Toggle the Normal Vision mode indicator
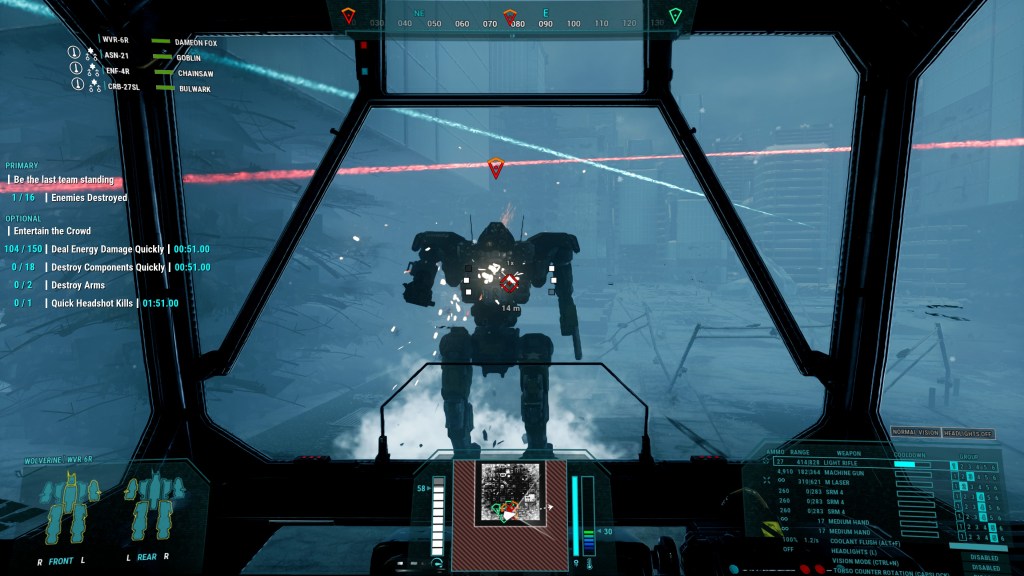Viewport: 1024px width, 576px height. pos(916,433)
